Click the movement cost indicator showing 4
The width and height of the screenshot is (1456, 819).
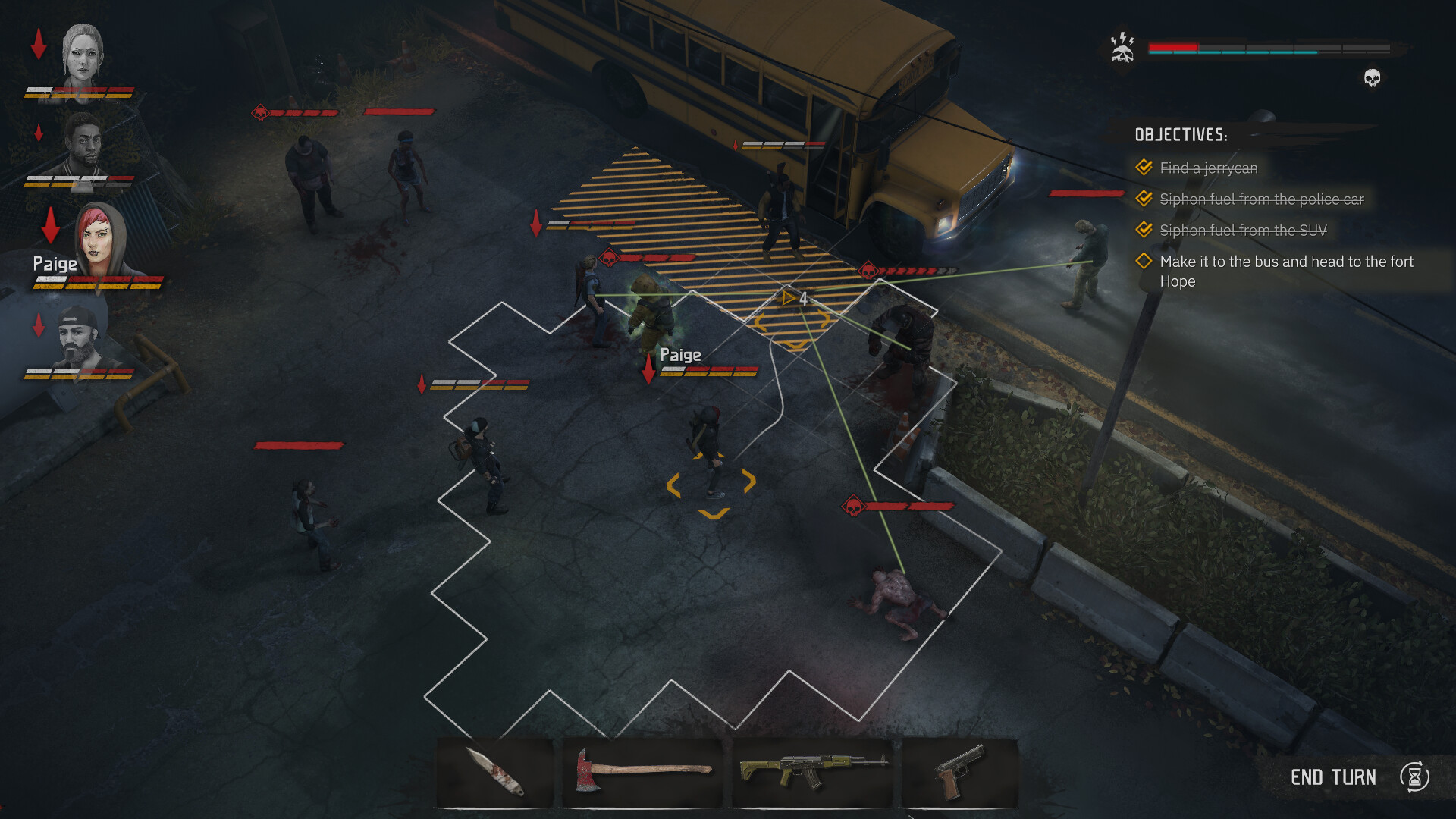coord(795,299)
